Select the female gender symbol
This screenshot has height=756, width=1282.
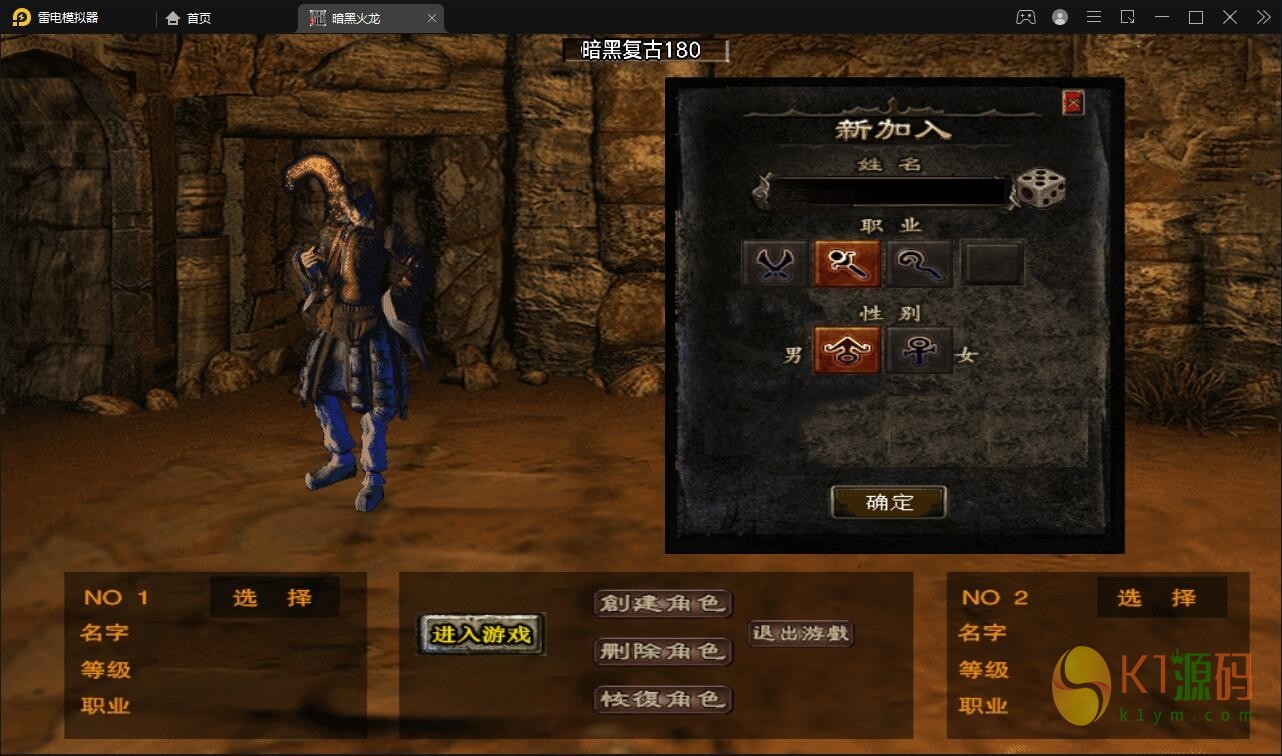point(919,350)
